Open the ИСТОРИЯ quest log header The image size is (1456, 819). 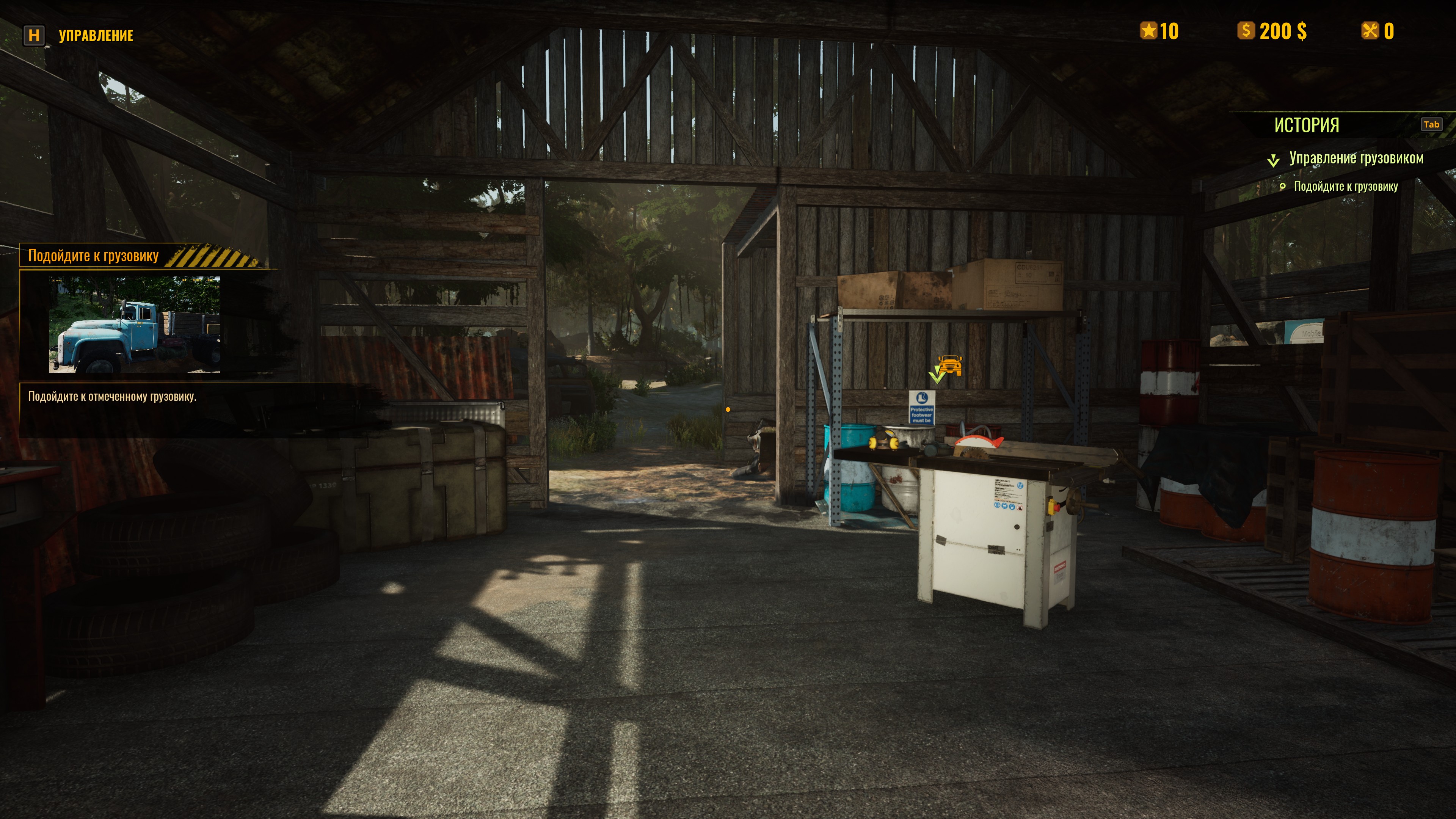(1305, 125)
